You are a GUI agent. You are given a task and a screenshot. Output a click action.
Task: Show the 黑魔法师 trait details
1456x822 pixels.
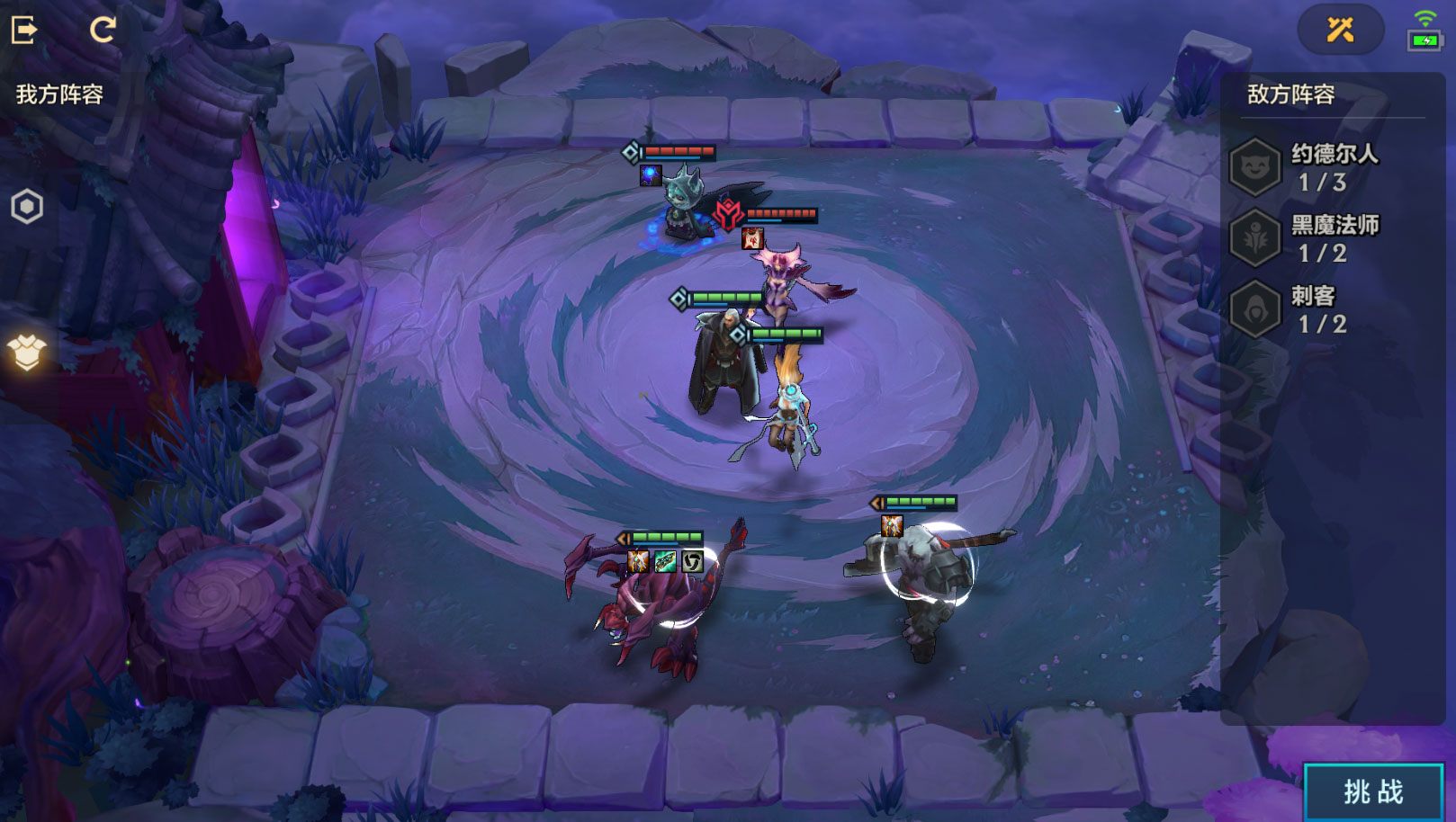(x=1254, y=238)
